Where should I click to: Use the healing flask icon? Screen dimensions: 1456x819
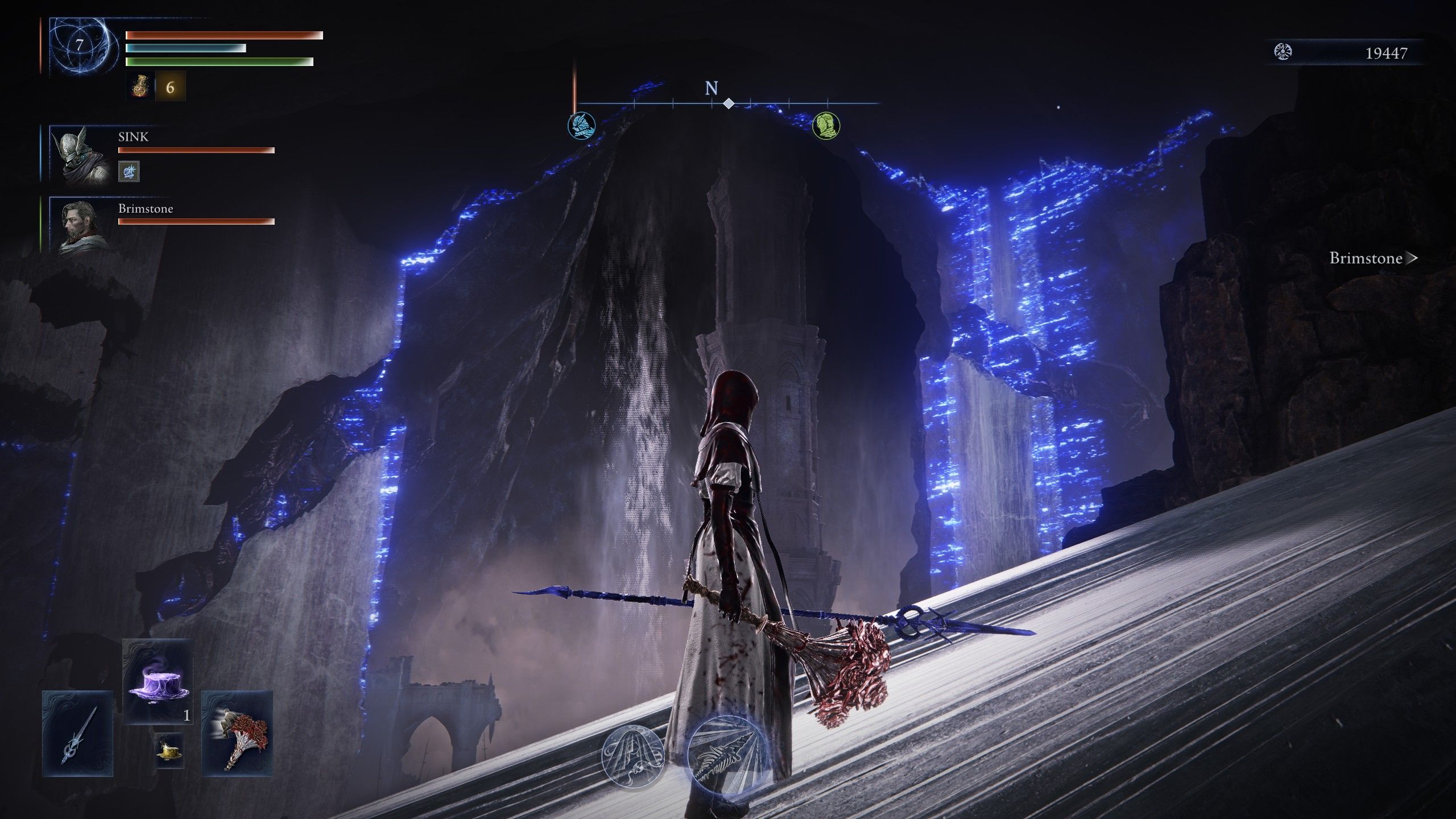(140, 87)
